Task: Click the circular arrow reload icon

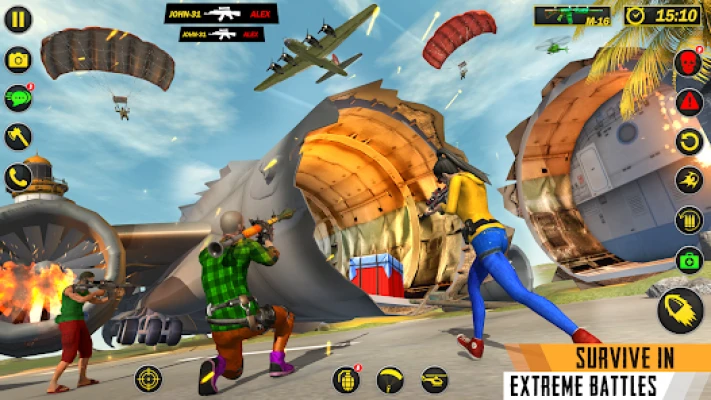Action: [688, 141]
